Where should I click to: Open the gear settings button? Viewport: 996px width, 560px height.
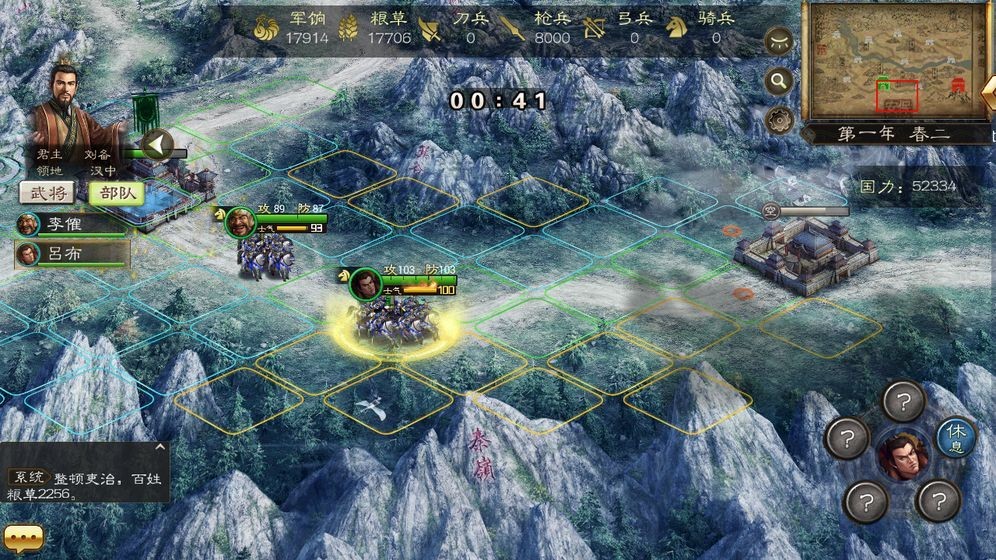778,119
